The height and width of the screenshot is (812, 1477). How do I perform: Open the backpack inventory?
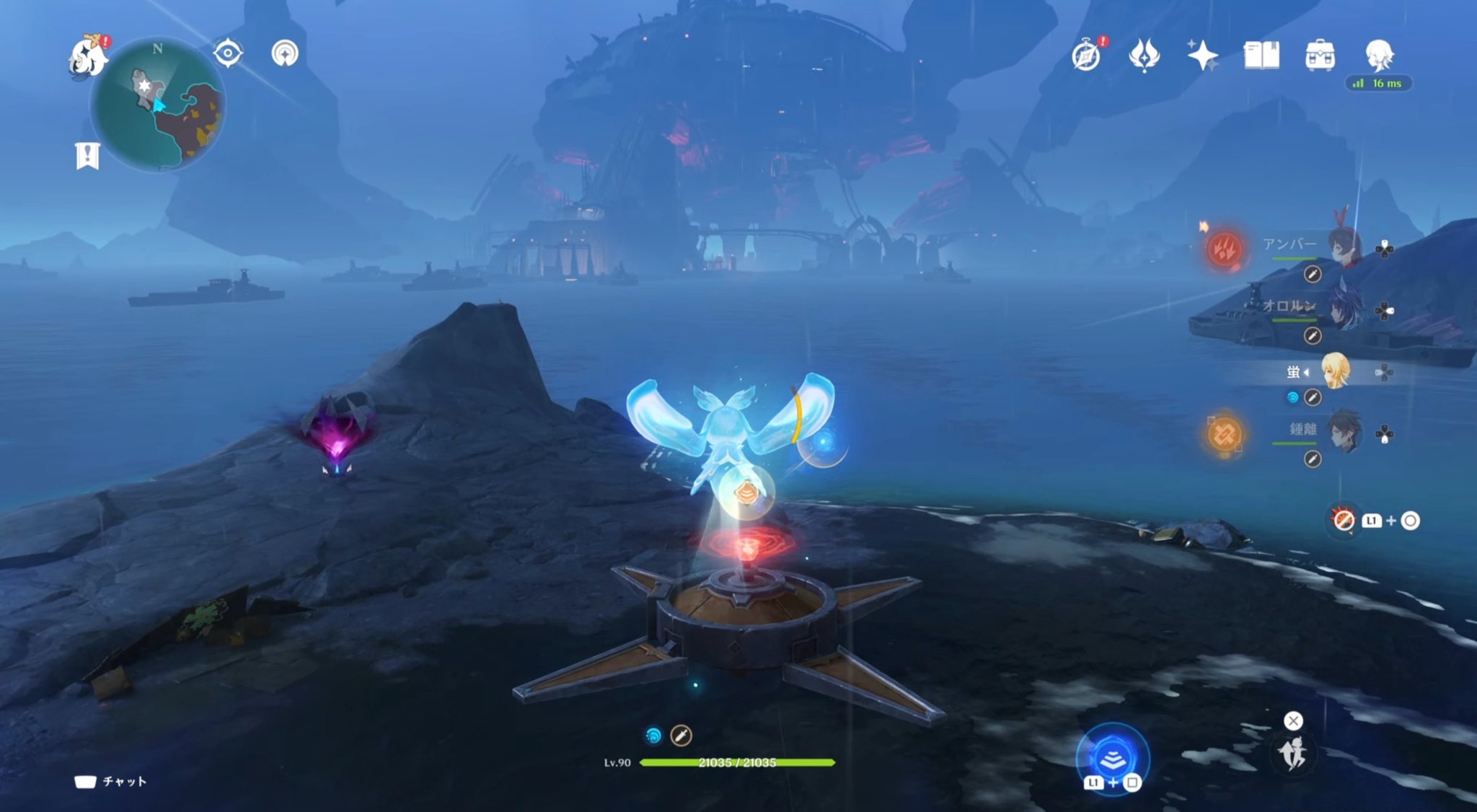pos(1320,56)
